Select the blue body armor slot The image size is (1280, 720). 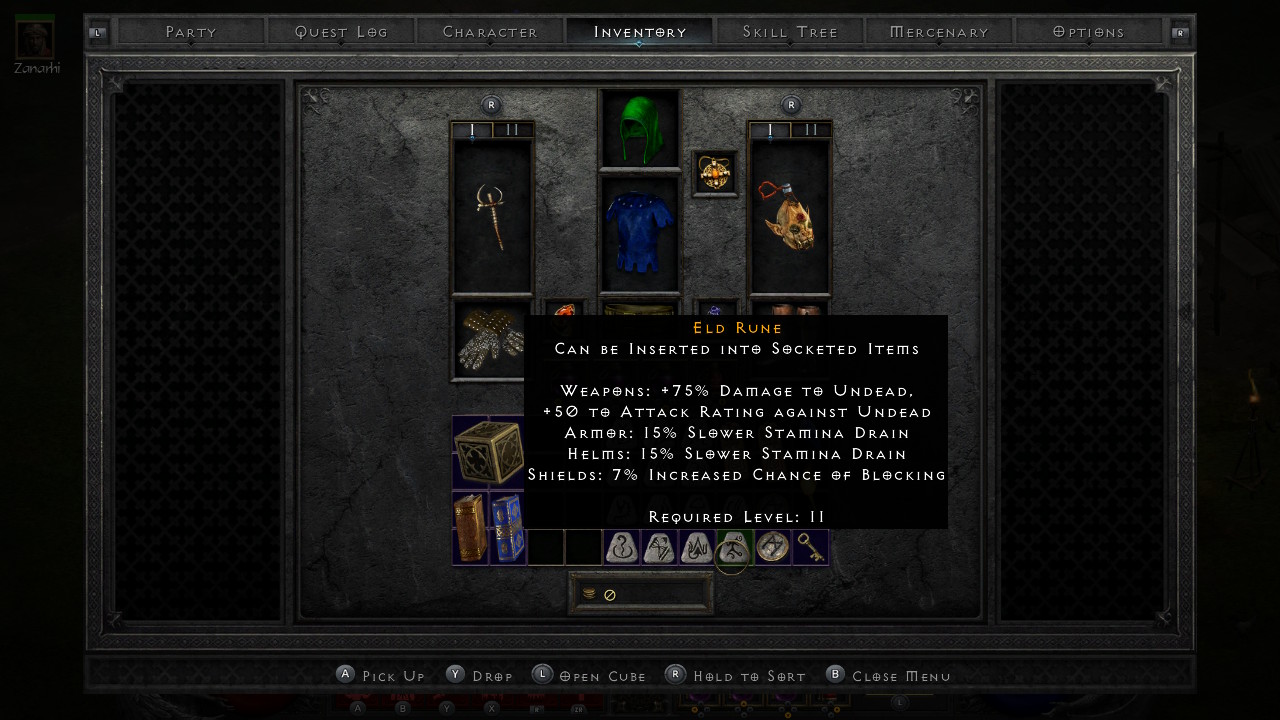639,234
